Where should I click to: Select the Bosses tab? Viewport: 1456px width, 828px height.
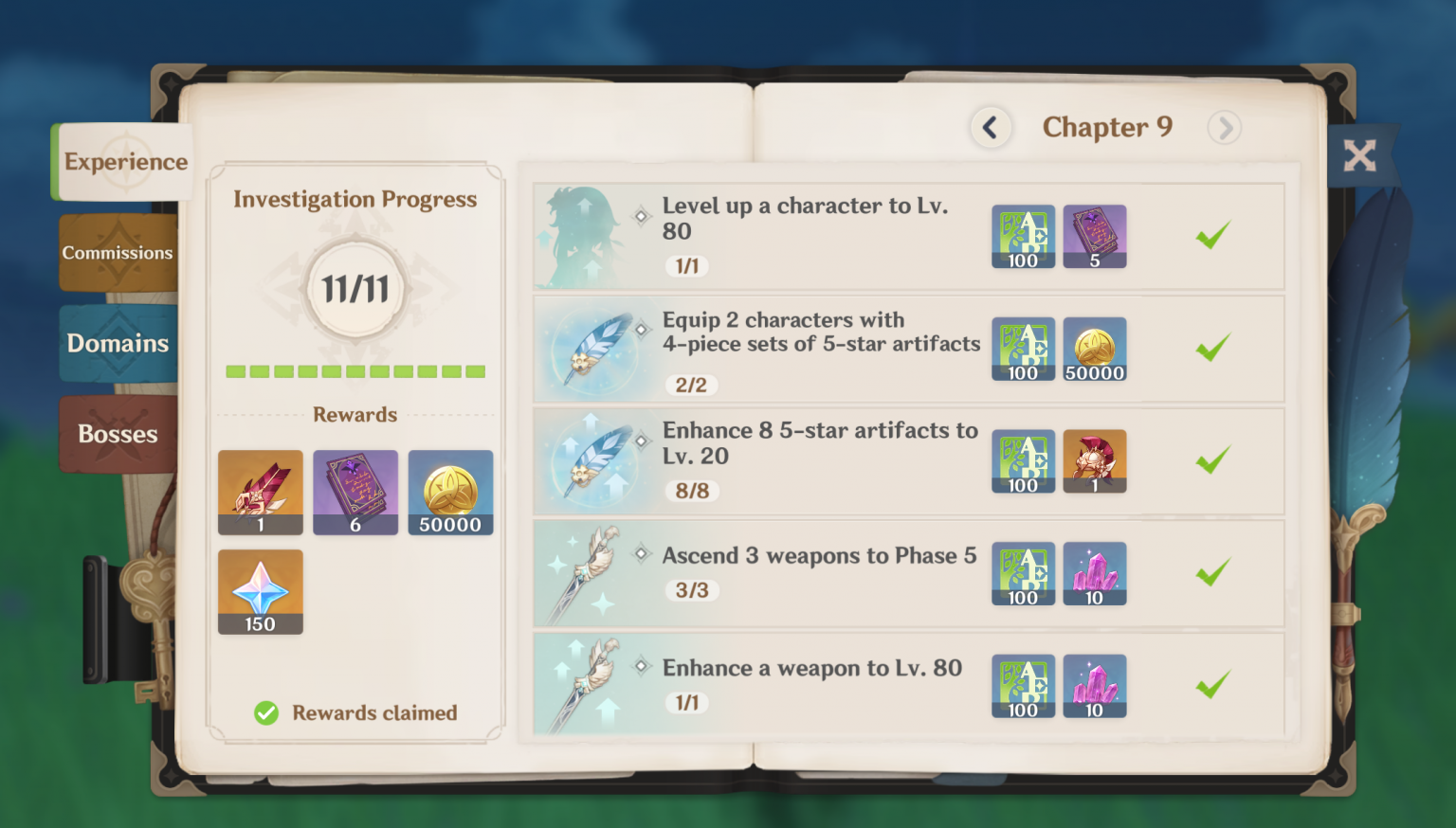click(117, 433)
